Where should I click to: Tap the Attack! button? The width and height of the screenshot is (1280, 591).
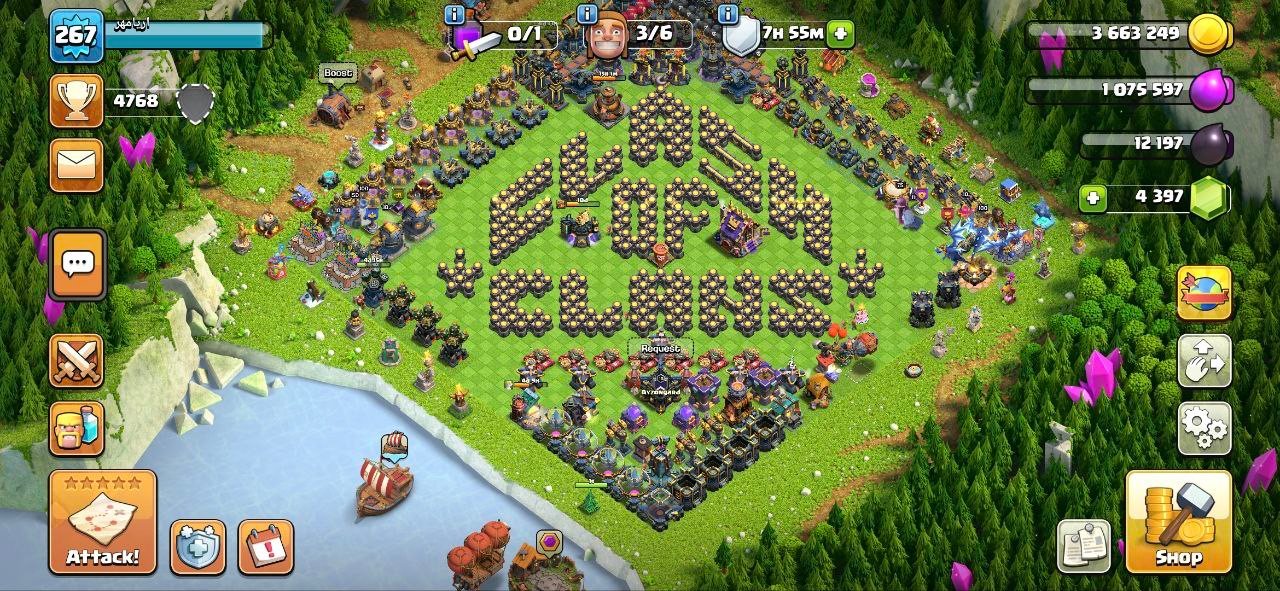103,522
